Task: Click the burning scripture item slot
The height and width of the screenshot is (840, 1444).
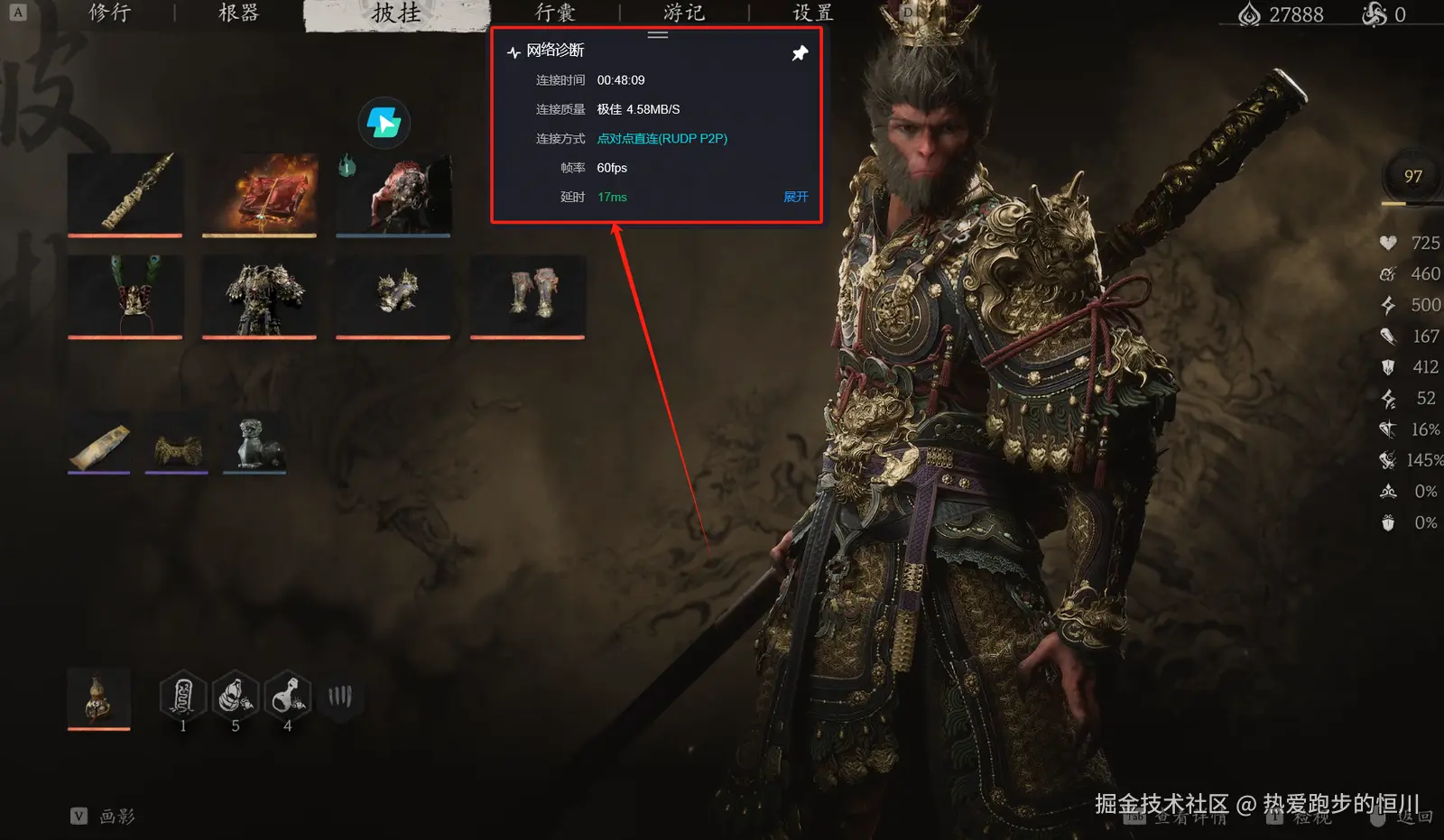Action: click(259, 192)
